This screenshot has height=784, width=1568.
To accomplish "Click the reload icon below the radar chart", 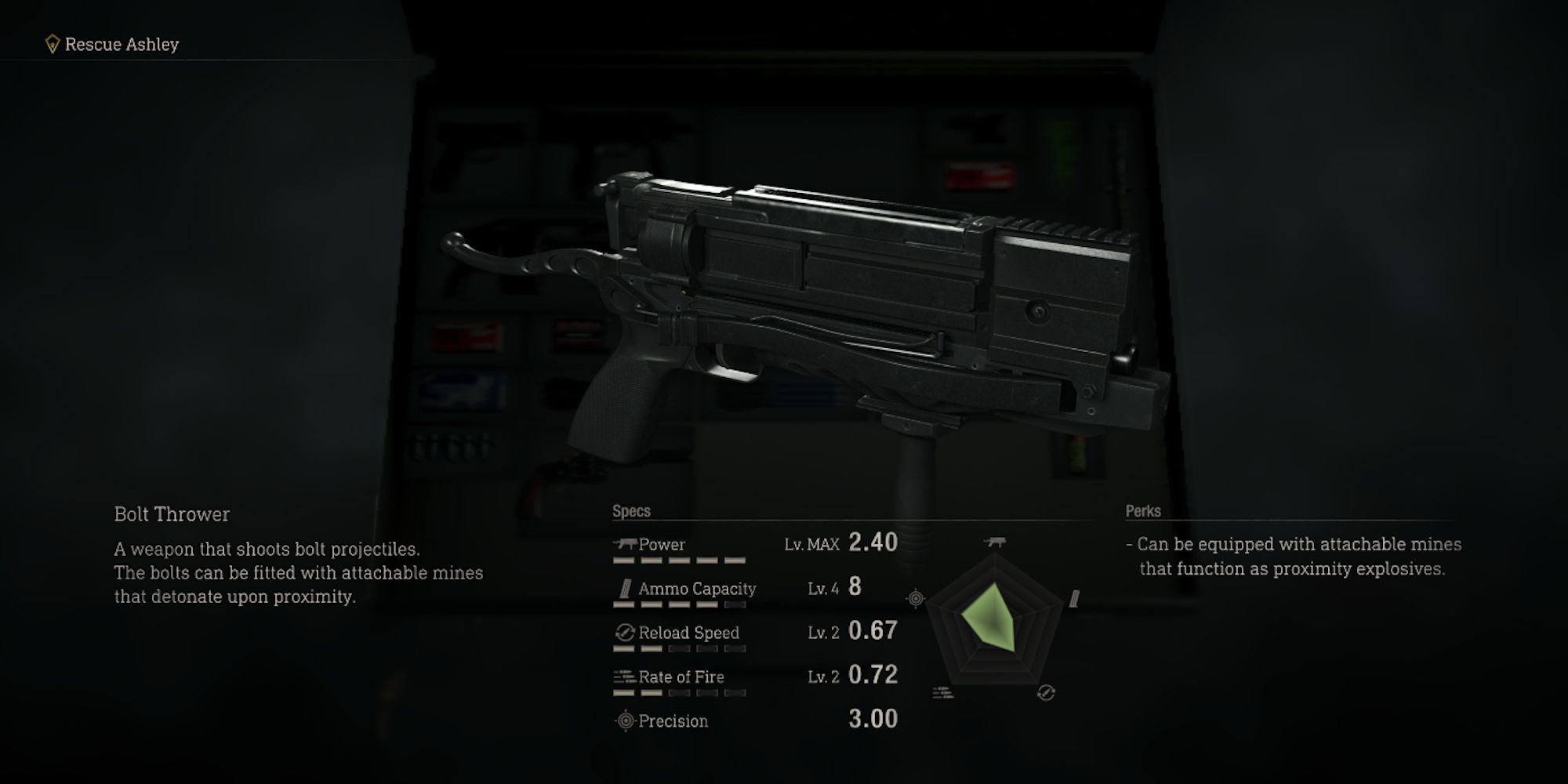I will click(x=1046, y=692).
